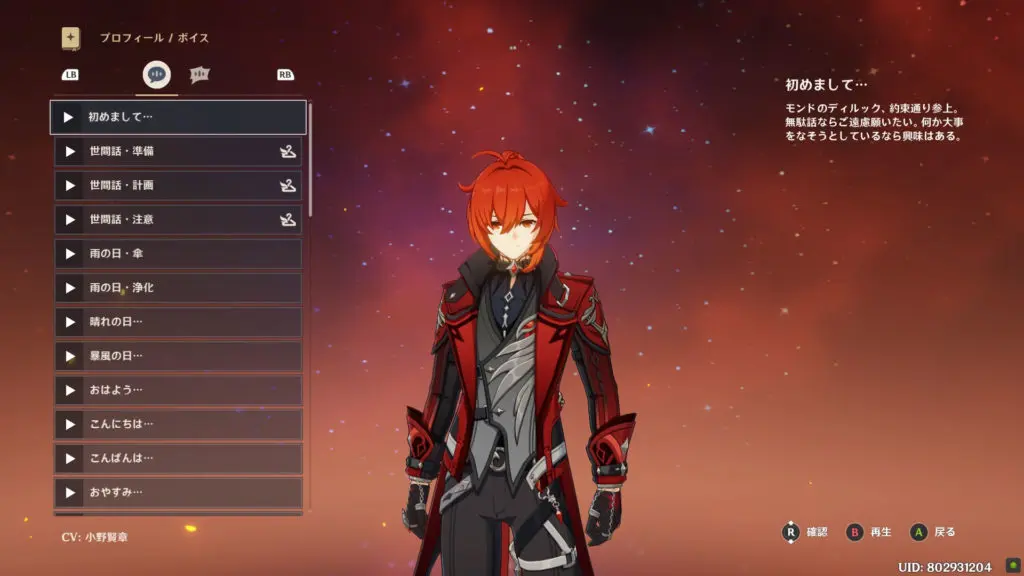Click the profile book icon
The height and width of the screenshot is (576, 1024).
click(x=71, y=38)
